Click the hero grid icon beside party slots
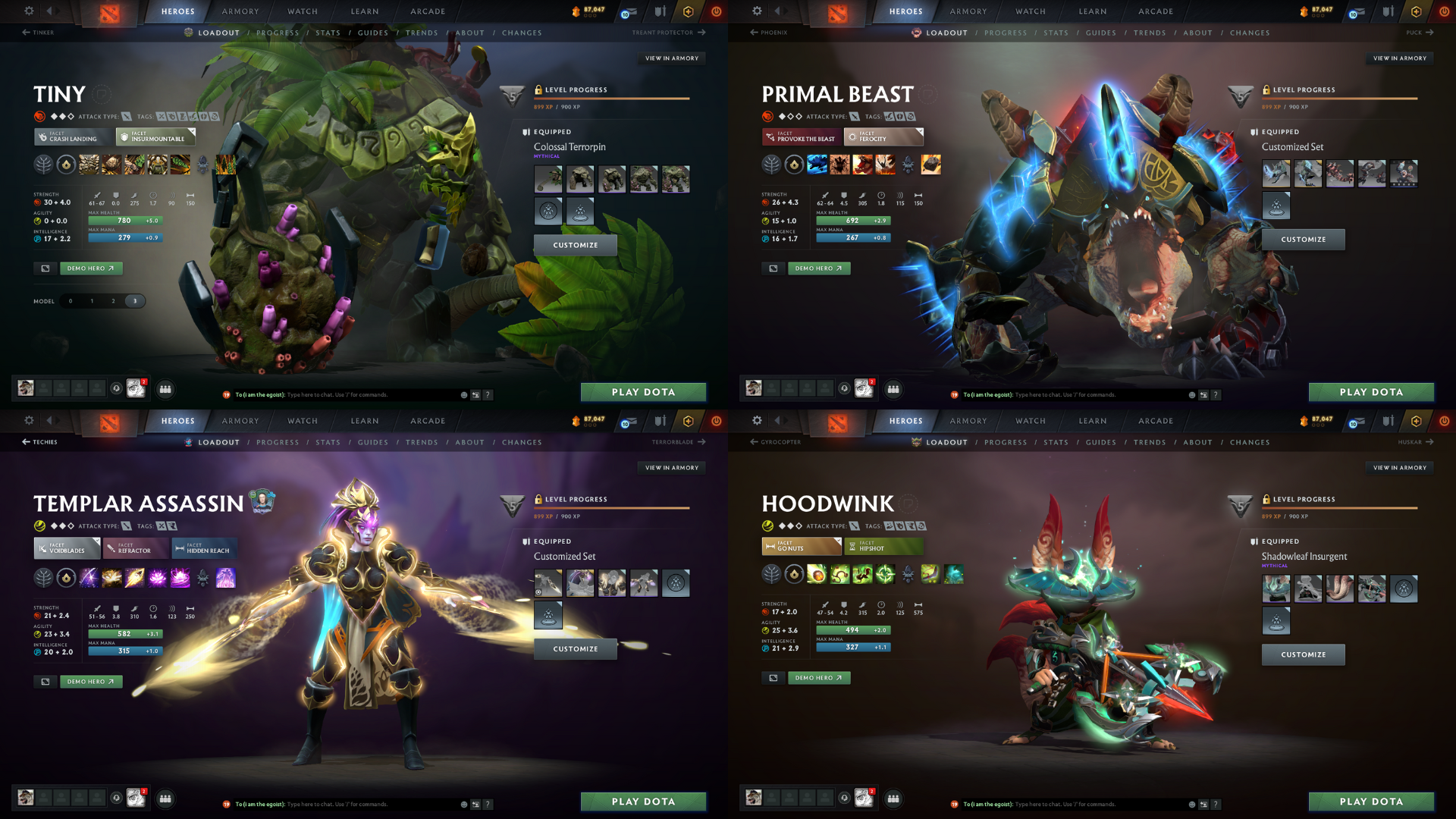Screen dimensions: 1456x819 click(x=165, y=389)
